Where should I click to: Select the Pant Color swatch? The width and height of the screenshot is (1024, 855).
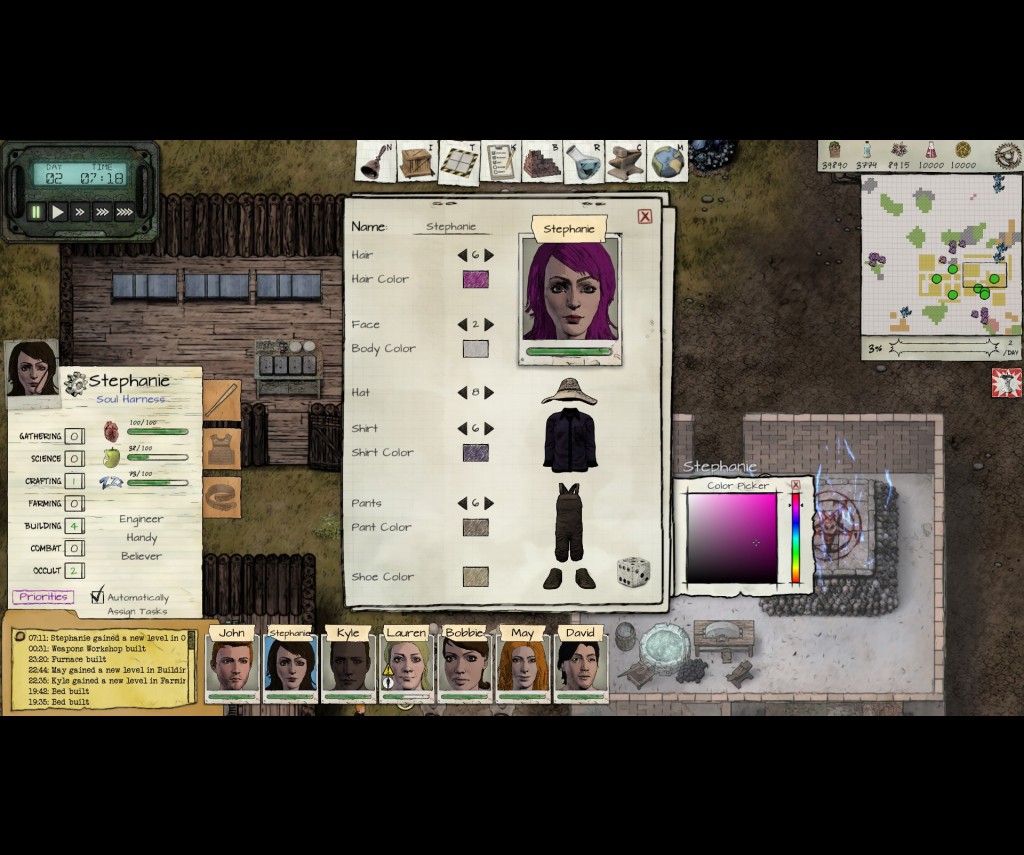click(x=475, y=527)
